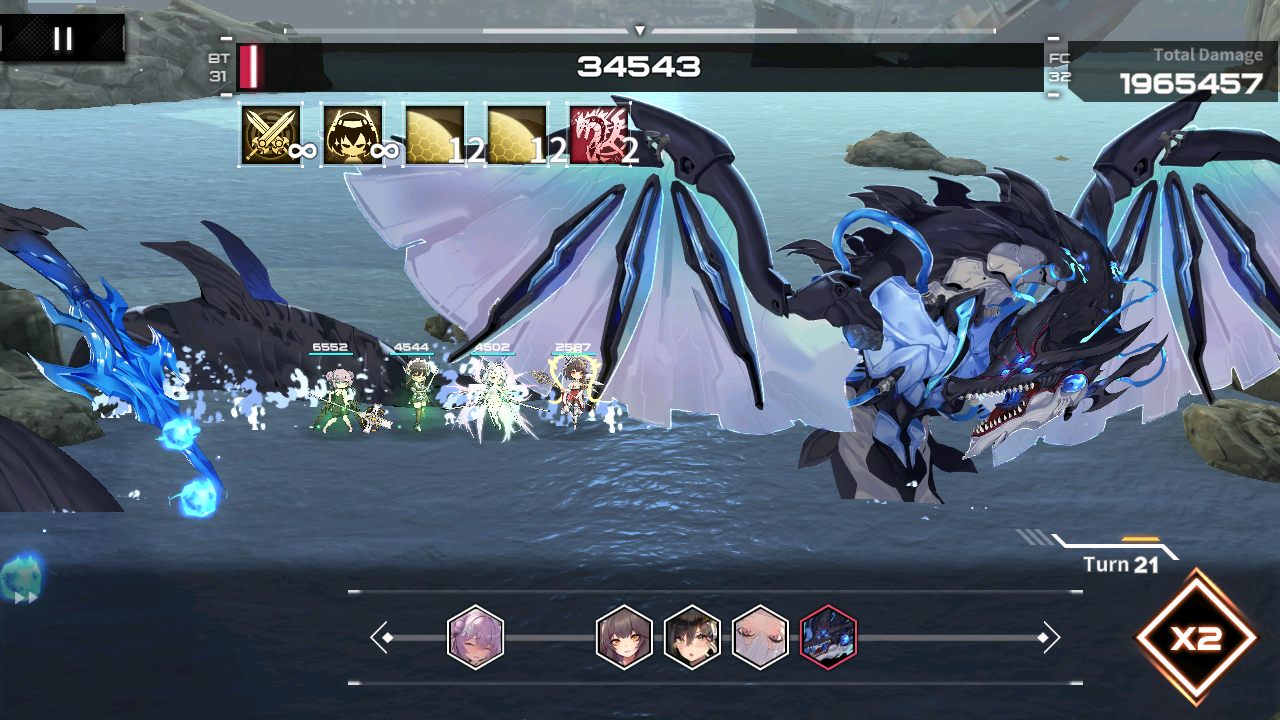
Task: Toggle the X2 battle speed button
Action: point(1196,638)
